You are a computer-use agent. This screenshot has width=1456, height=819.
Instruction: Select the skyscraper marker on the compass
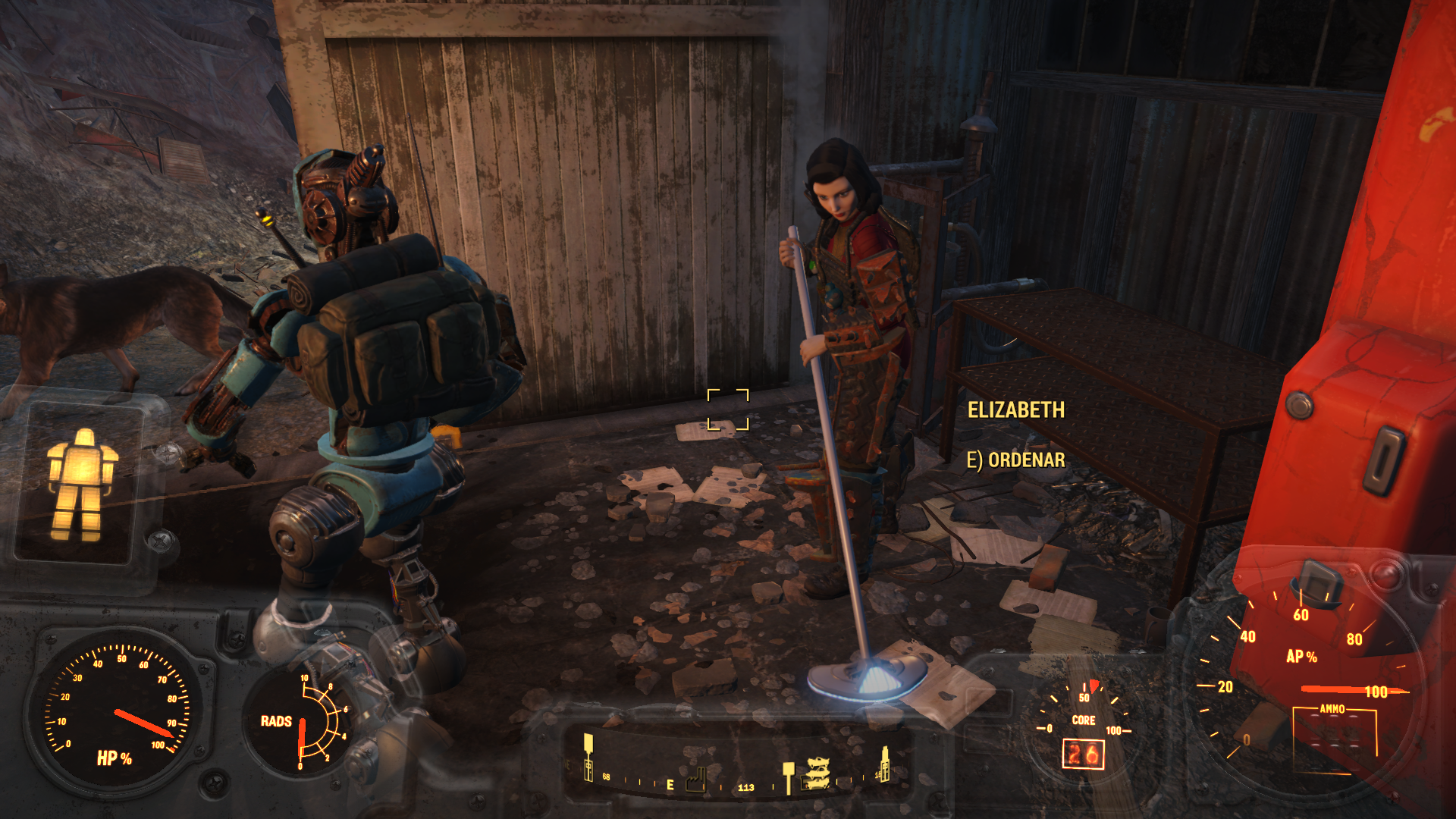click(x=883, y=764)
